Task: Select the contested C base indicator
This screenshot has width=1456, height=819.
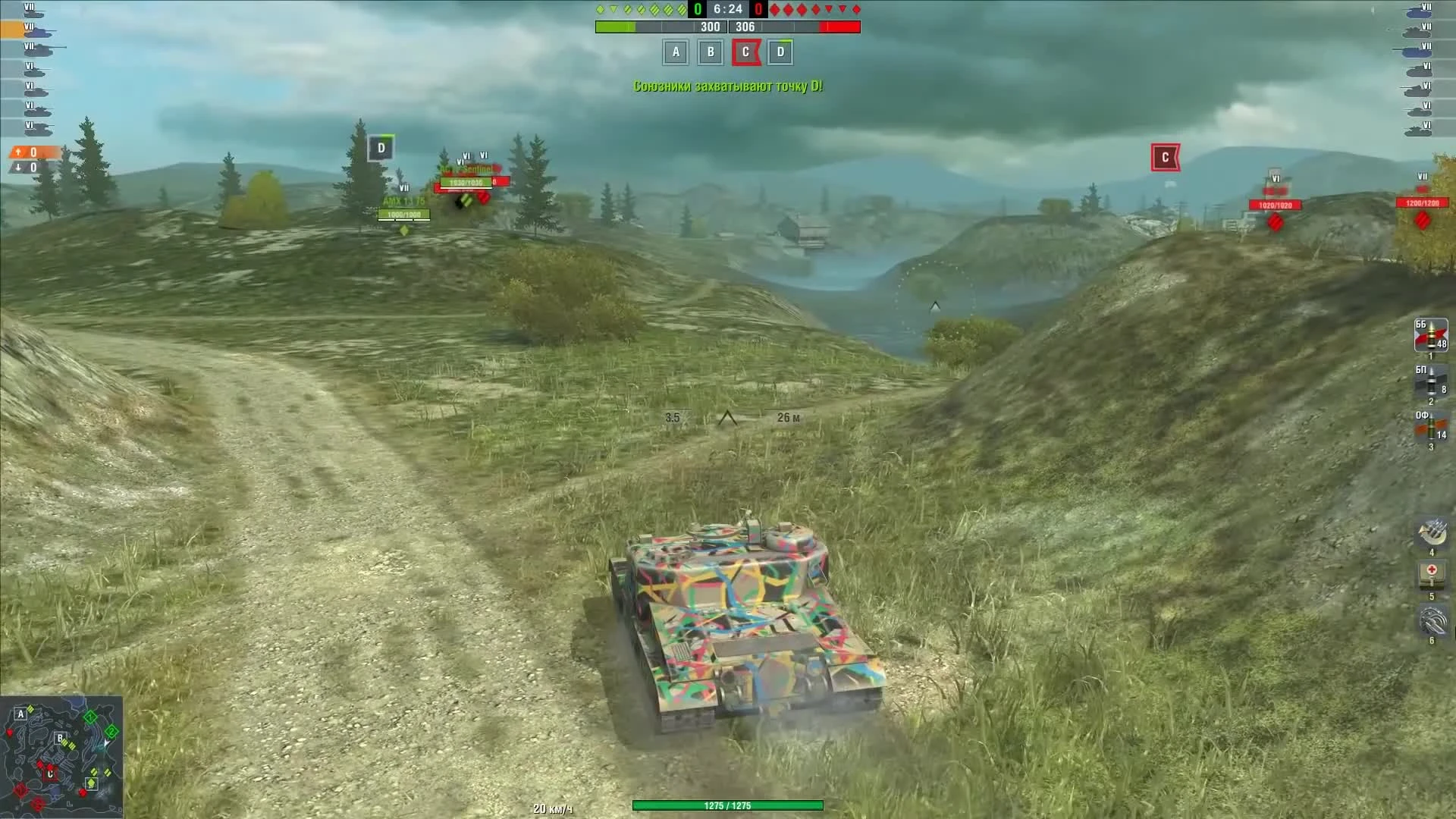Action: 745,52
